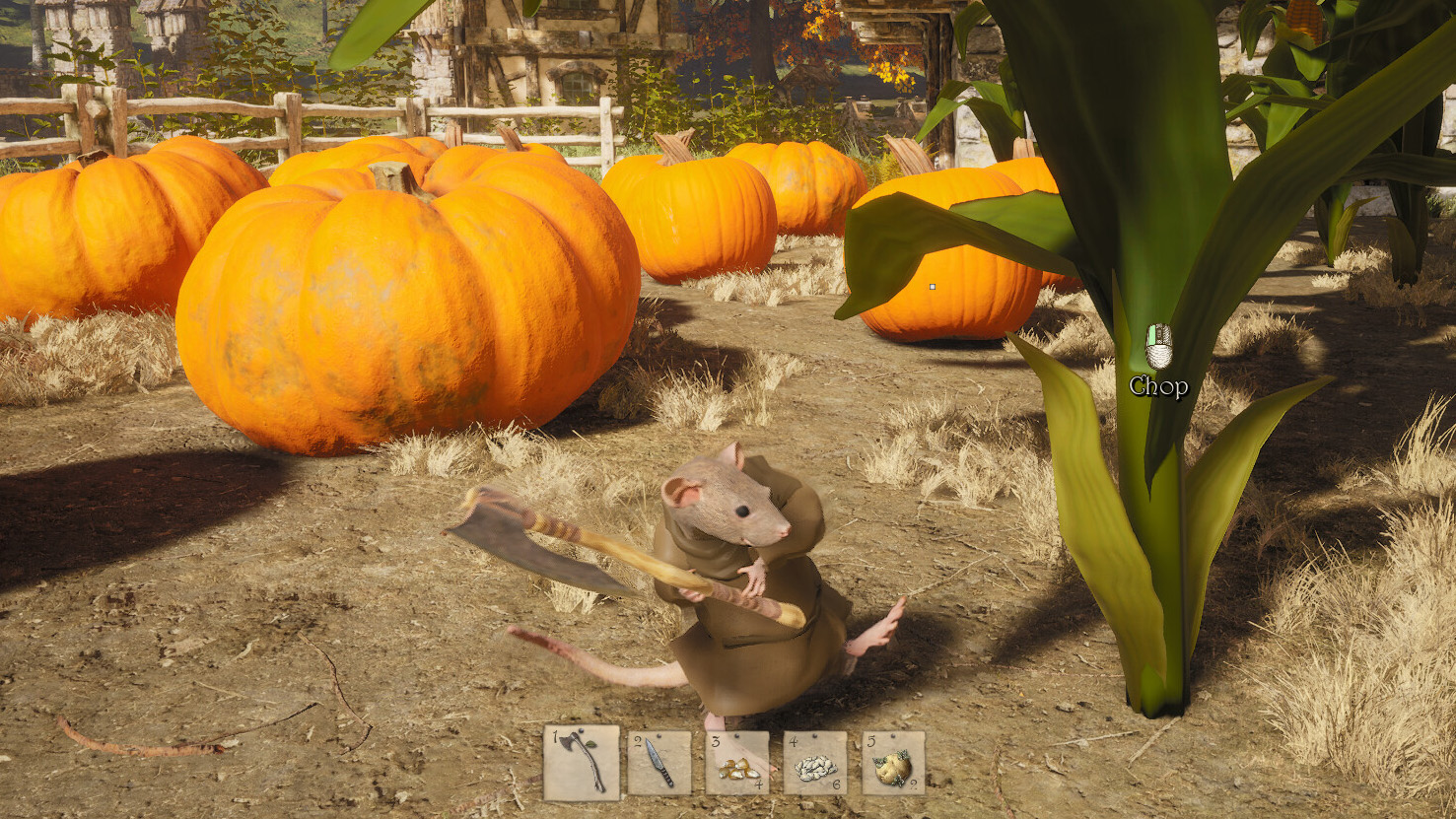The height and width of the screenshot is (819, 1456).
Task: Click the seed pile icon showing quantity 6
Action: 815,766
